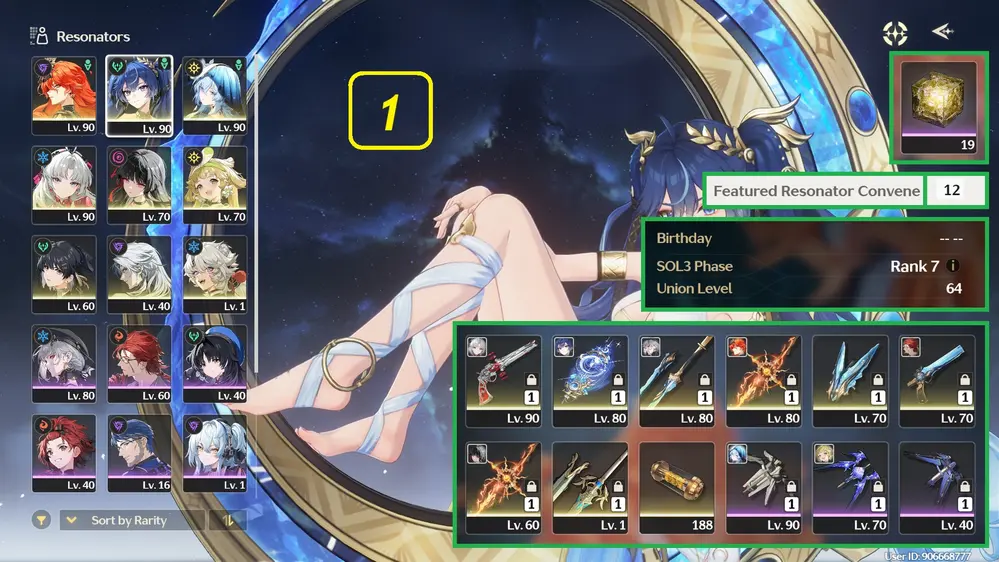Click the back arrow icon
Screen dimensions: 999x562
(942, 32)
